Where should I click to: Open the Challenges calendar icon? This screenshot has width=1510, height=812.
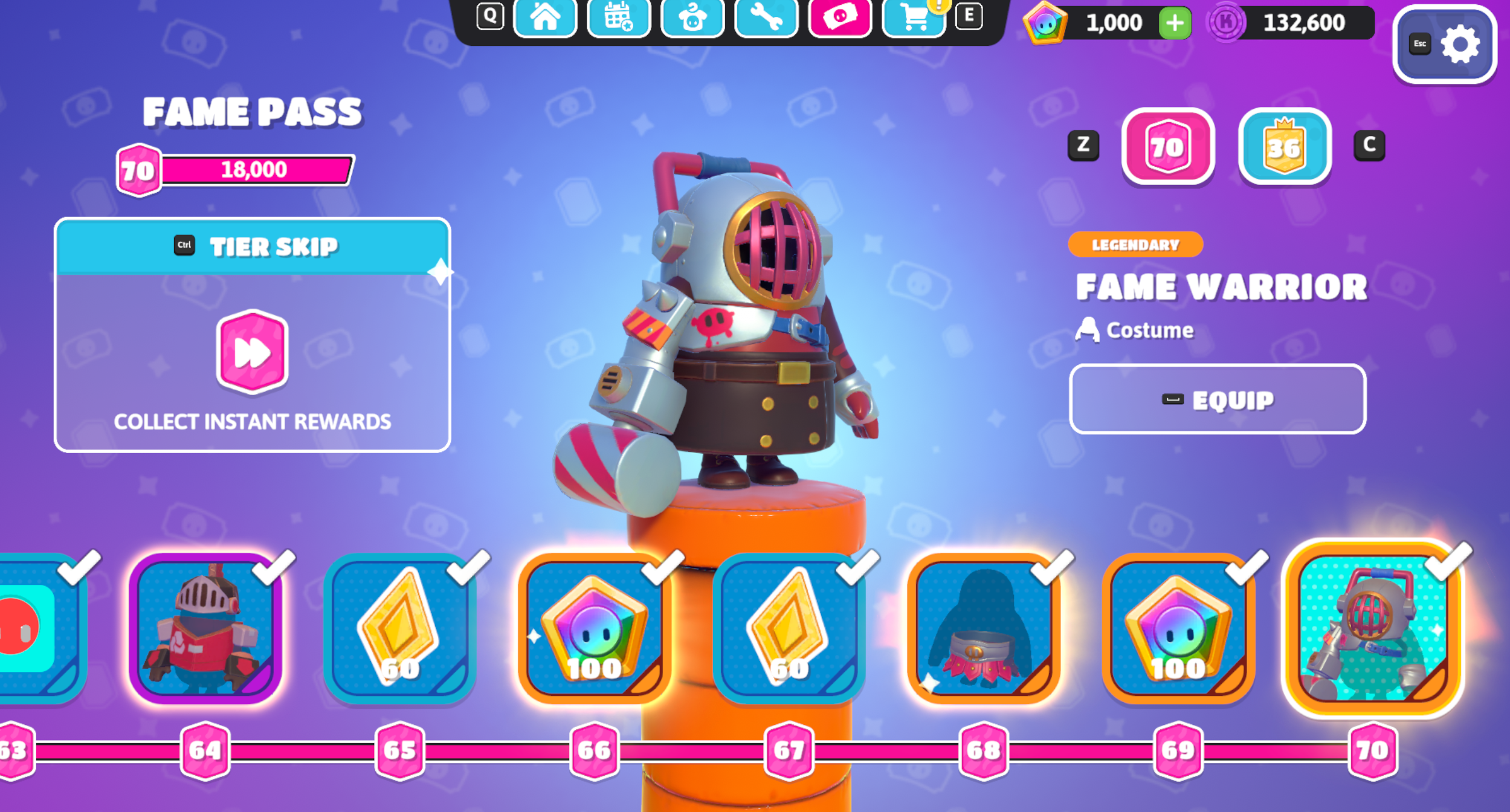click(x=619, y=18)
